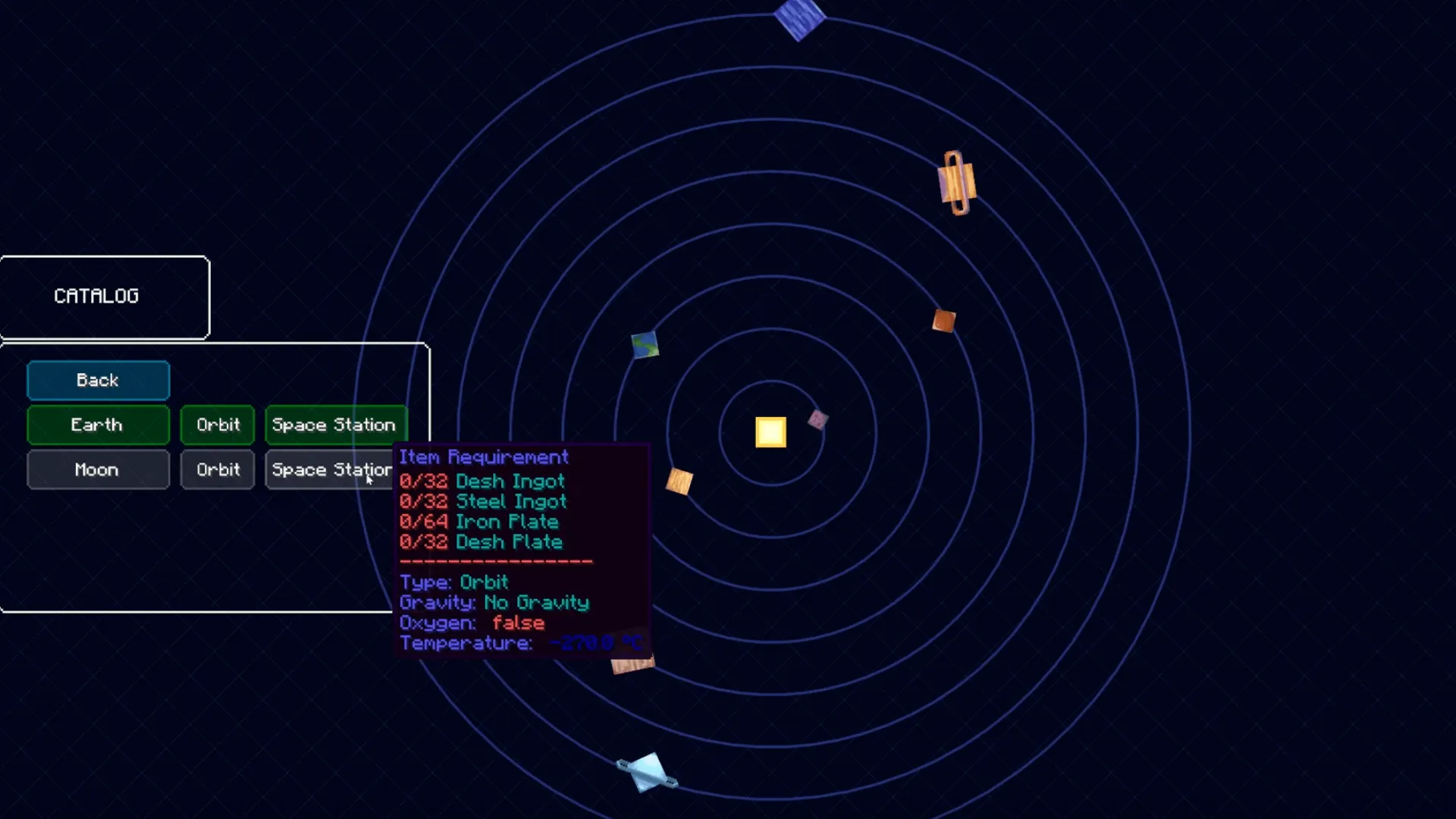Screen dimensions: 1456x819
Task: Click Orbit next to Moon
Action: 217,469
